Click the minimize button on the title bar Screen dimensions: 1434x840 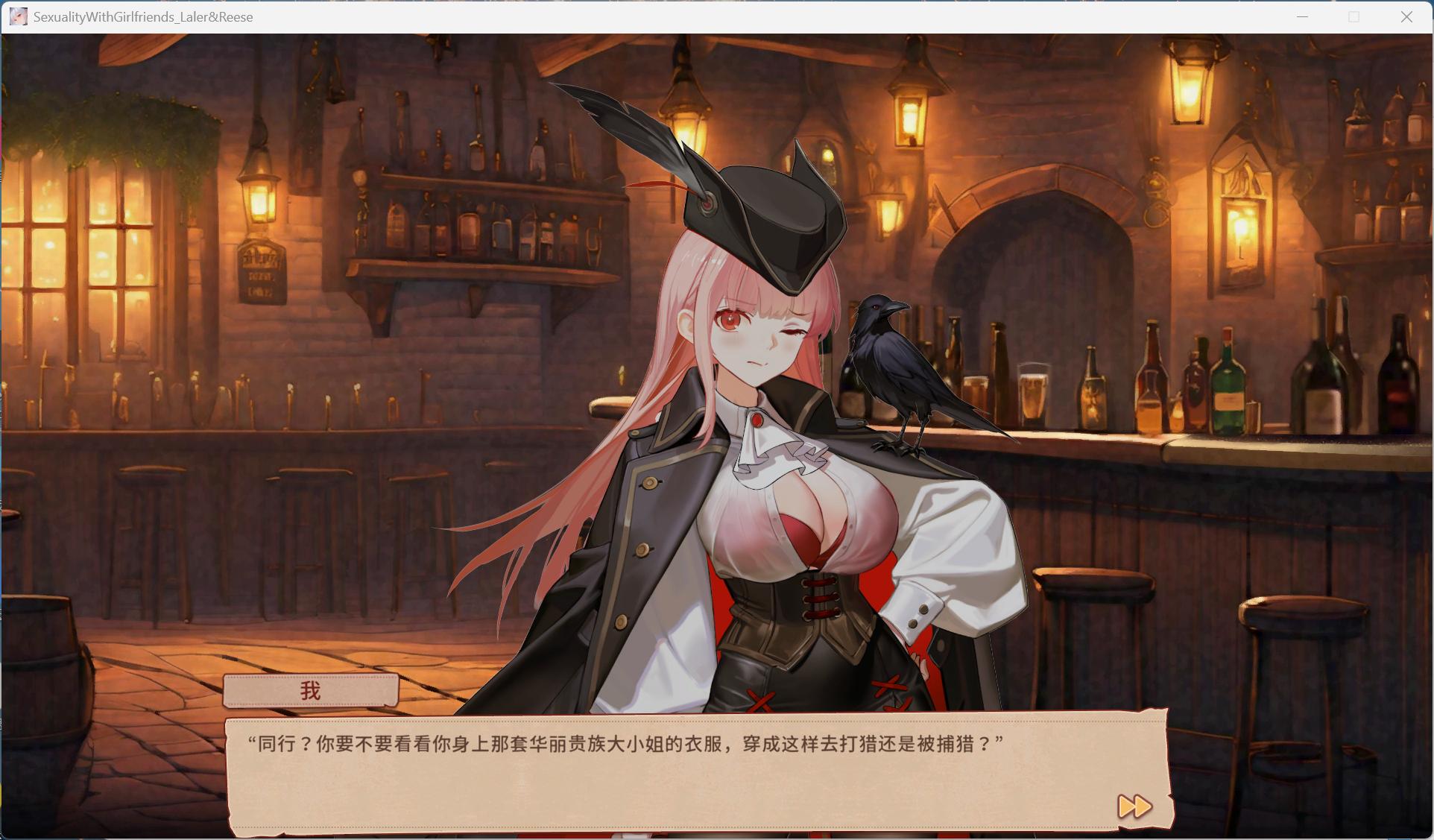point(1302,16)
